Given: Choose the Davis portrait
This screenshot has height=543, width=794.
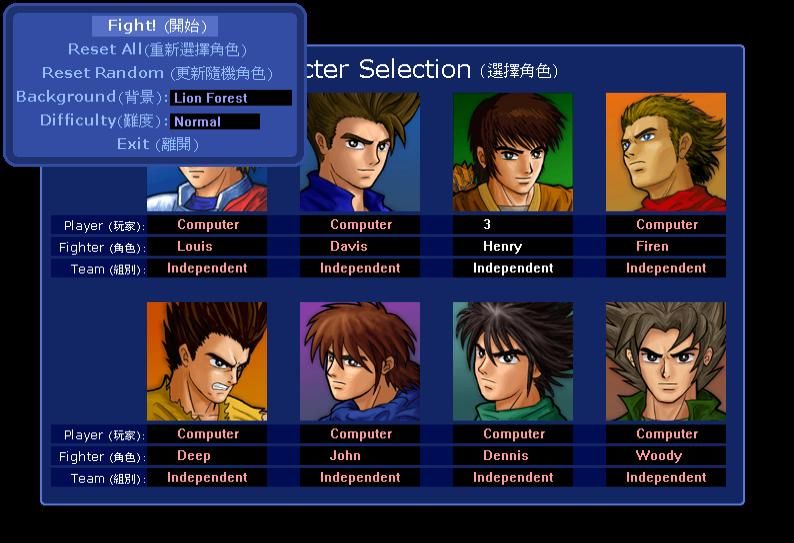Looking at the screenshot, I should click(362, 152).
